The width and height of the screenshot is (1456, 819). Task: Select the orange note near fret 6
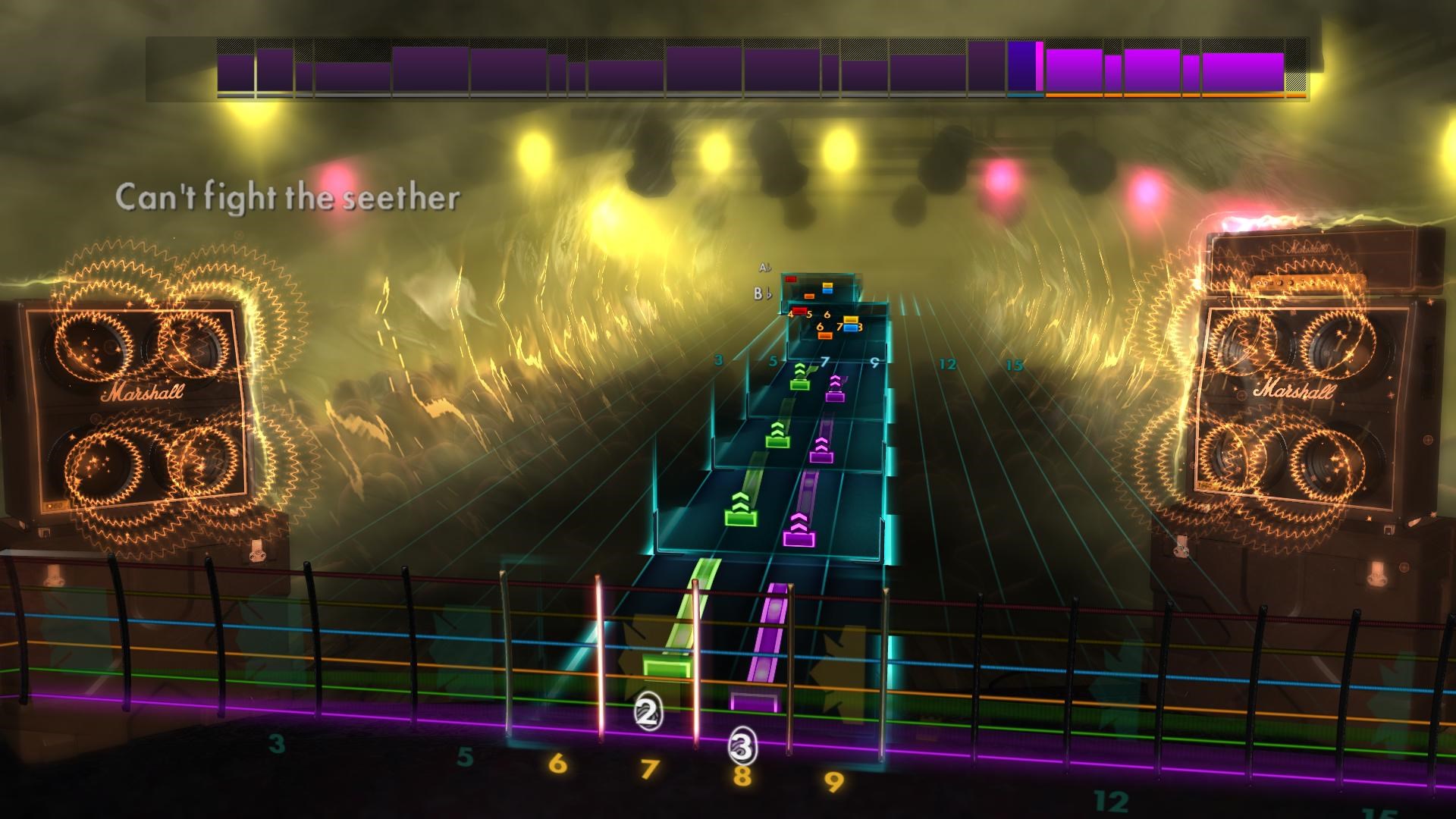pos(825,335)
